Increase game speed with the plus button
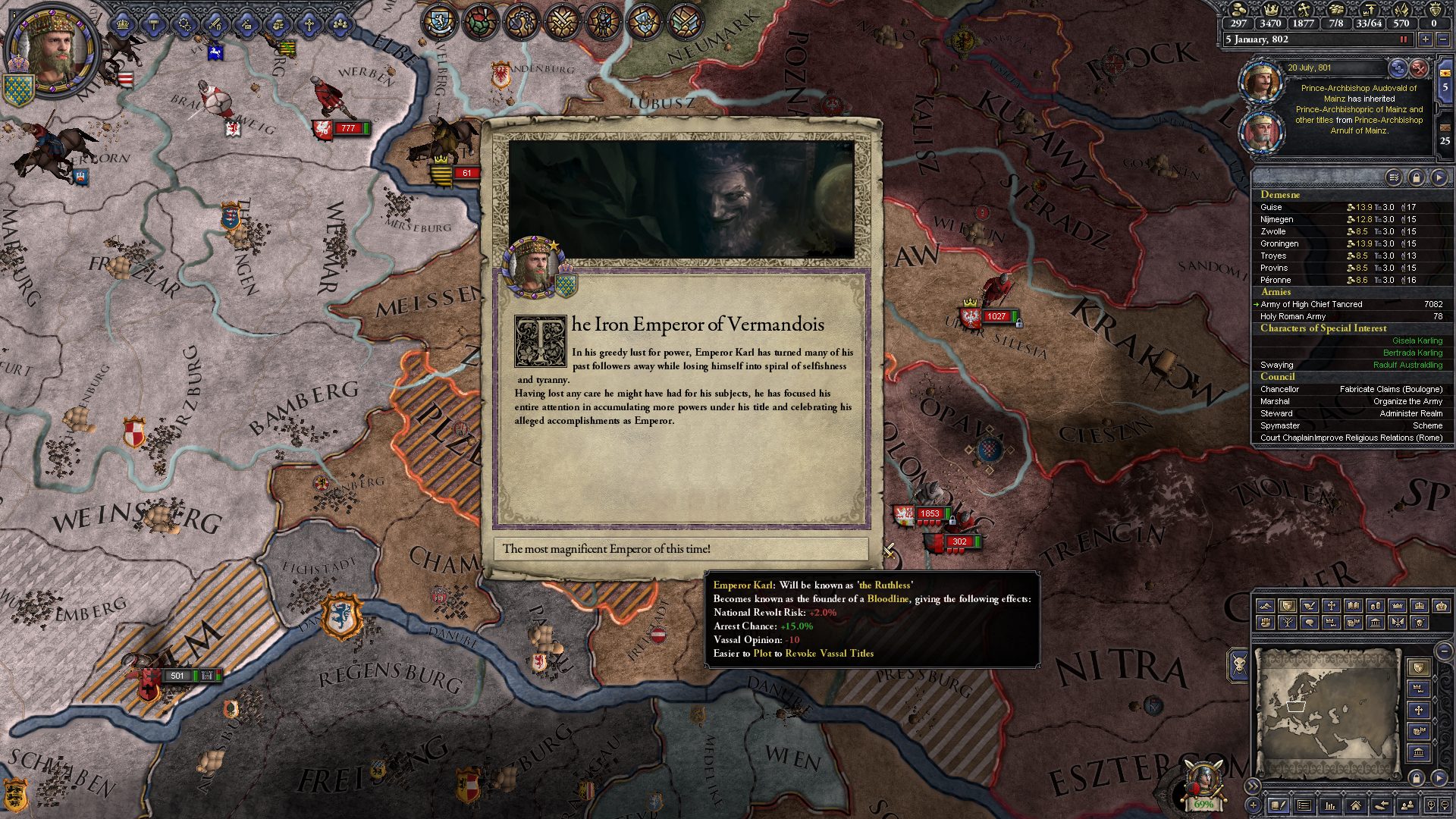Viewport: 1456px width, 819px height. pos(1426,39)
